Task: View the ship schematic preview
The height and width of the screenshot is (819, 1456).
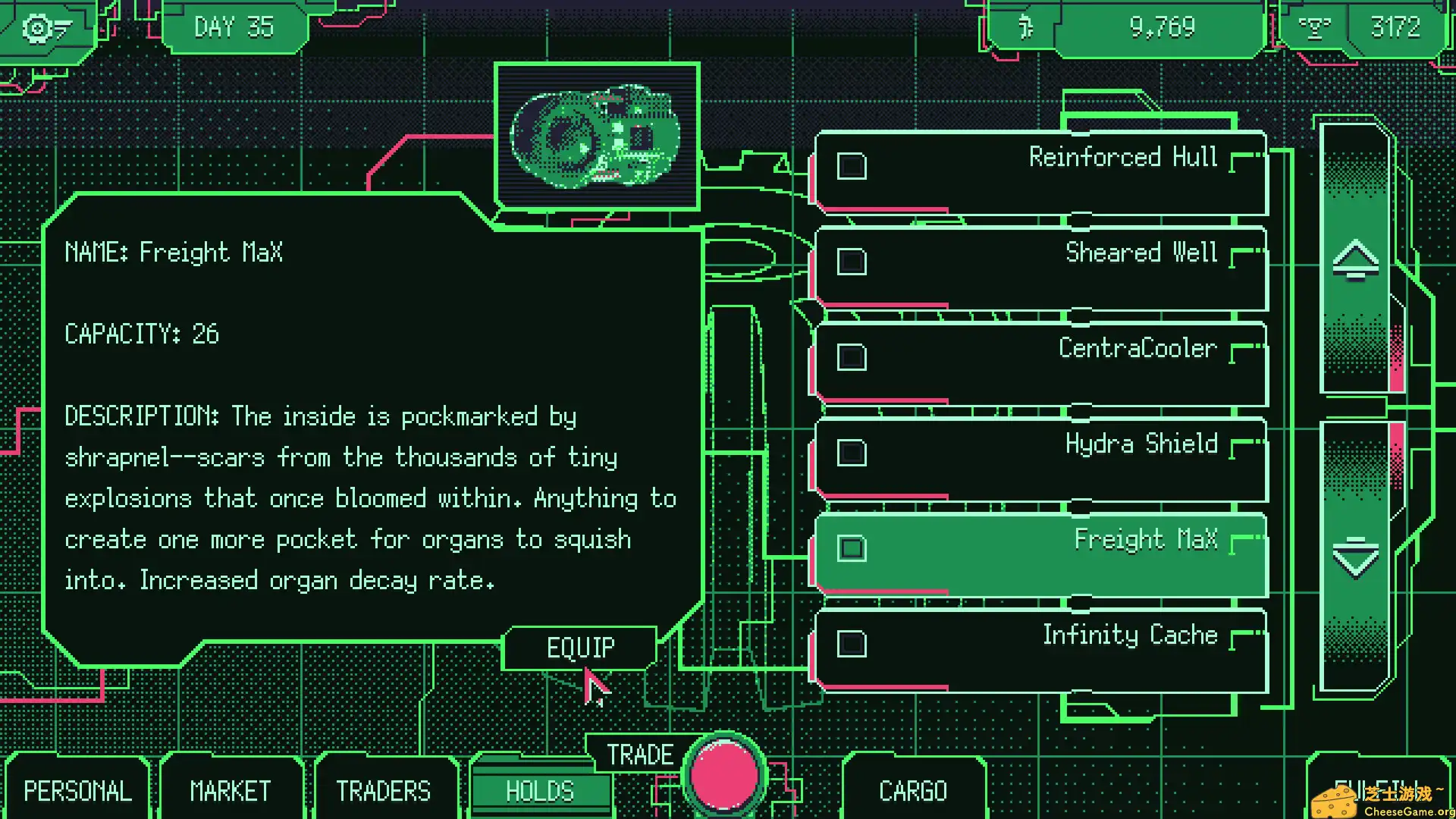Action: coord(598,135)
